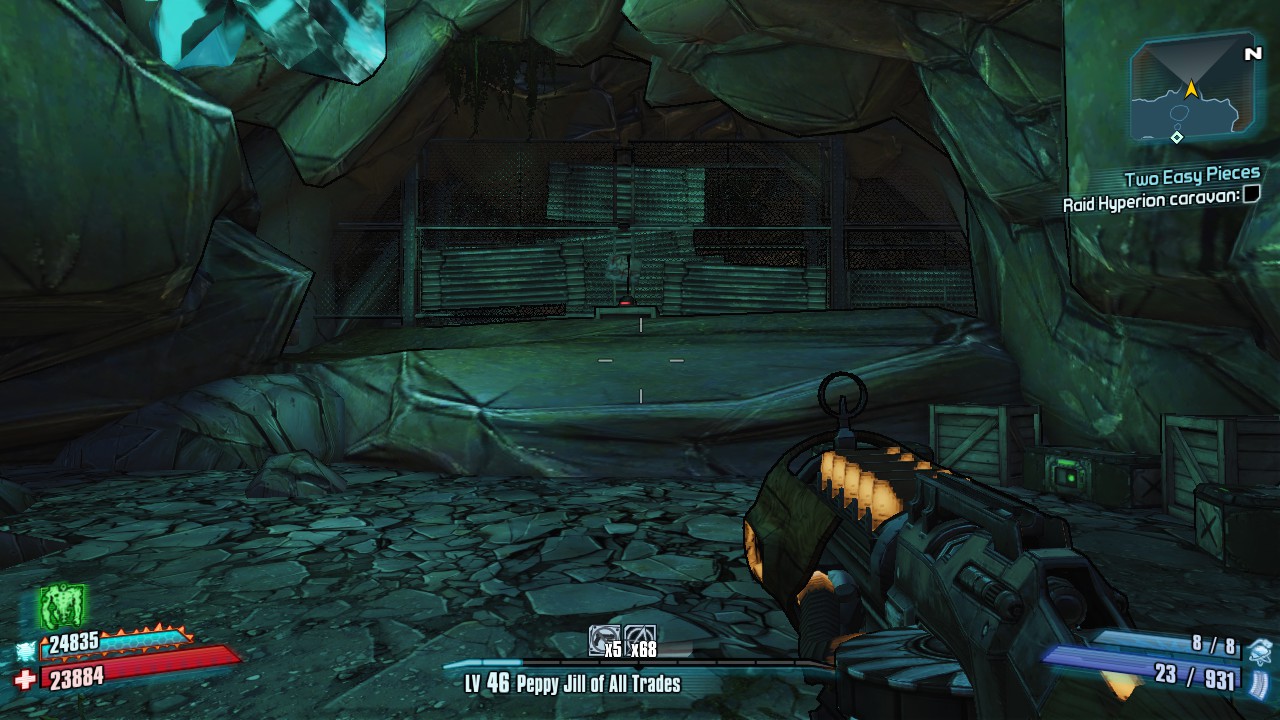Screen dimensions: 1280x720
Task: Click the experience bar above the character name
Action: [640, 665]
